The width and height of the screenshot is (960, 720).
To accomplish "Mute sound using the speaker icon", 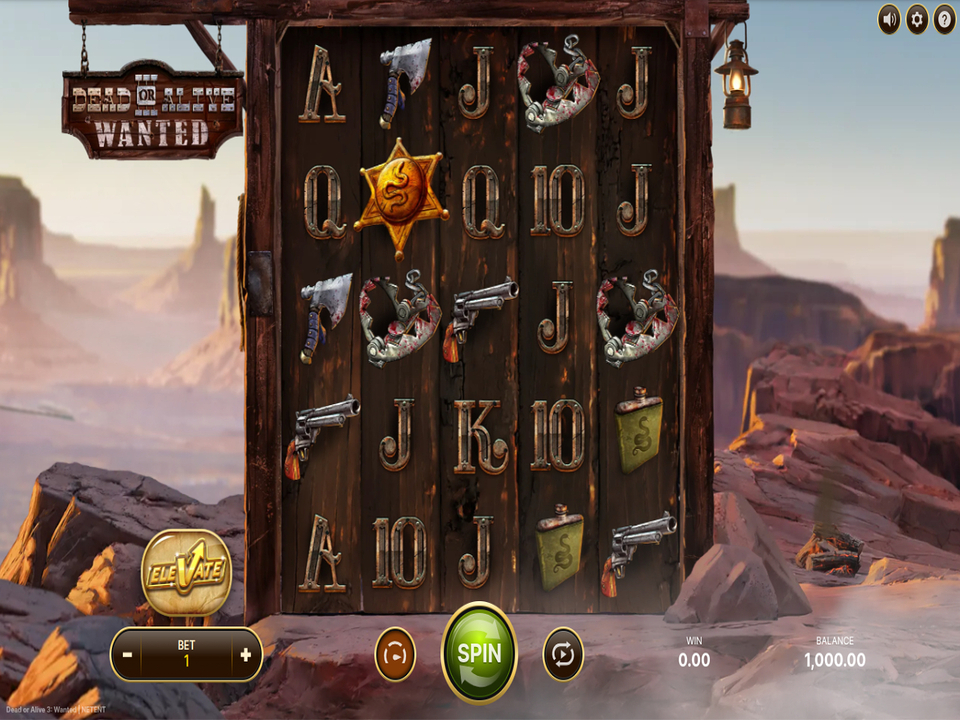I will 889,19.
